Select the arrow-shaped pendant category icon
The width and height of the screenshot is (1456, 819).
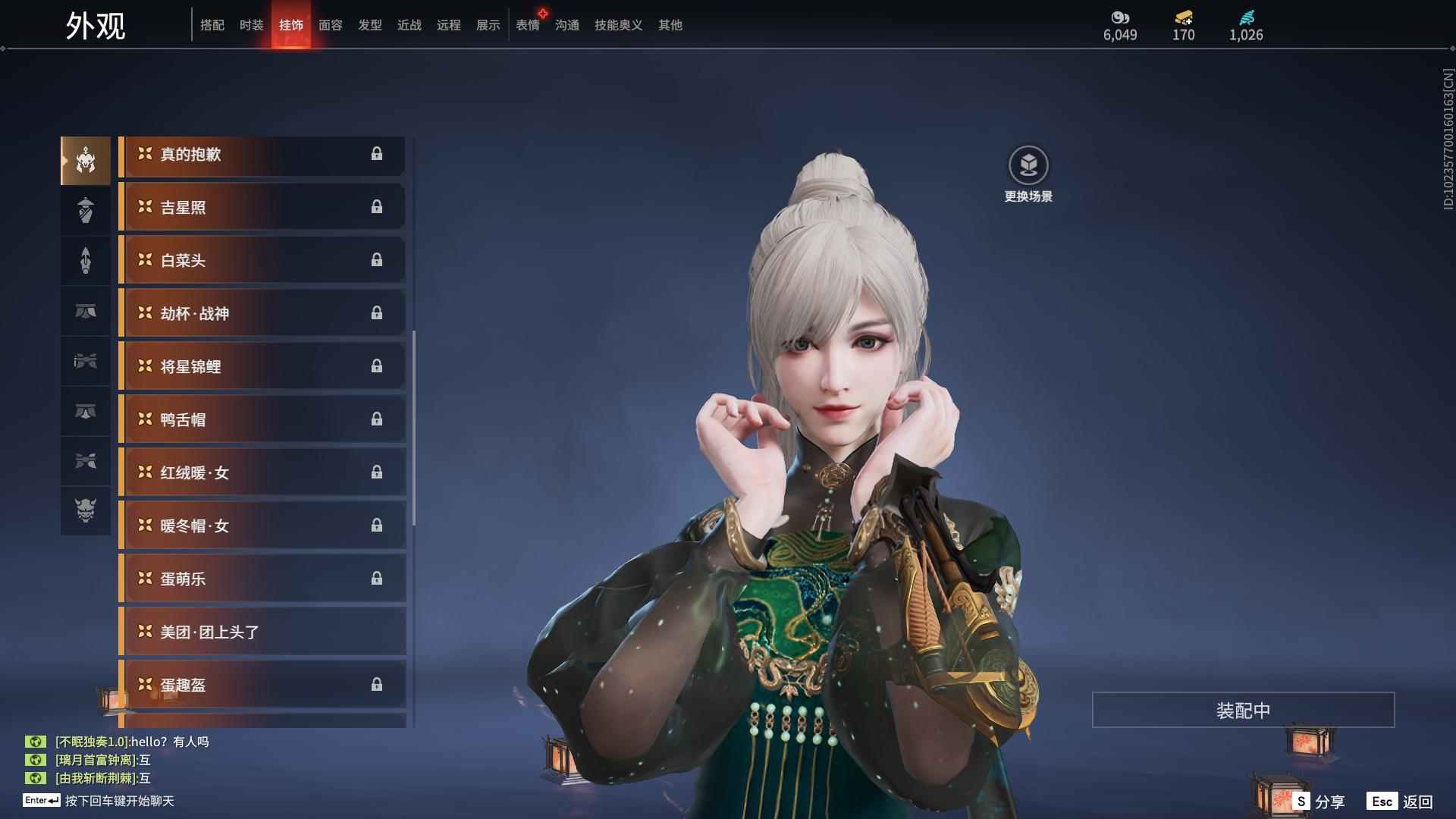(86, 261)
